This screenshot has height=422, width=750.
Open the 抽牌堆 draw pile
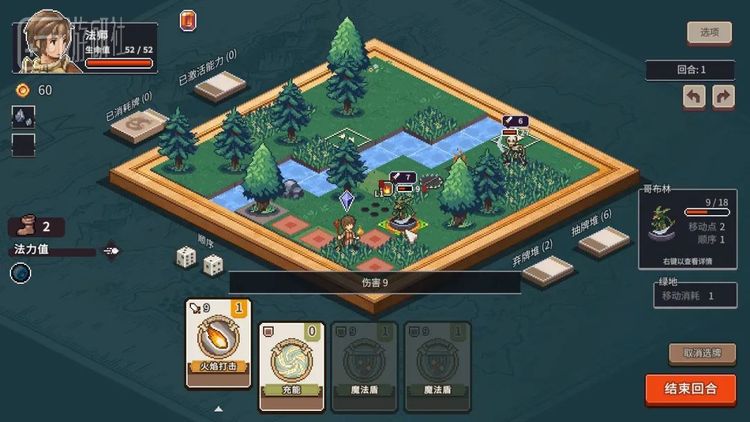point(604,241)
